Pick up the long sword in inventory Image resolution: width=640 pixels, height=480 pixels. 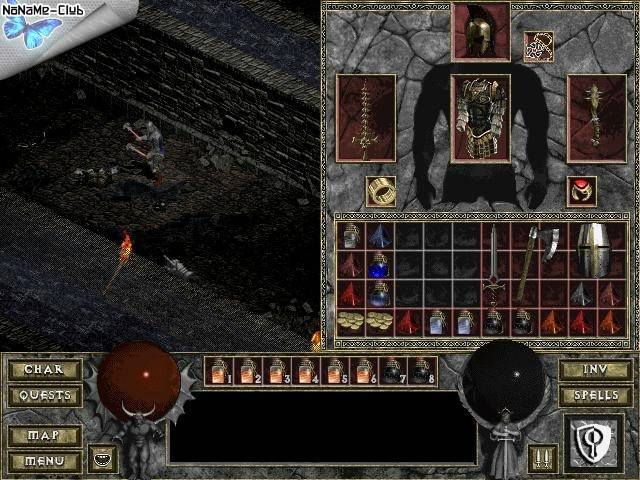click(x=493, y=265)
